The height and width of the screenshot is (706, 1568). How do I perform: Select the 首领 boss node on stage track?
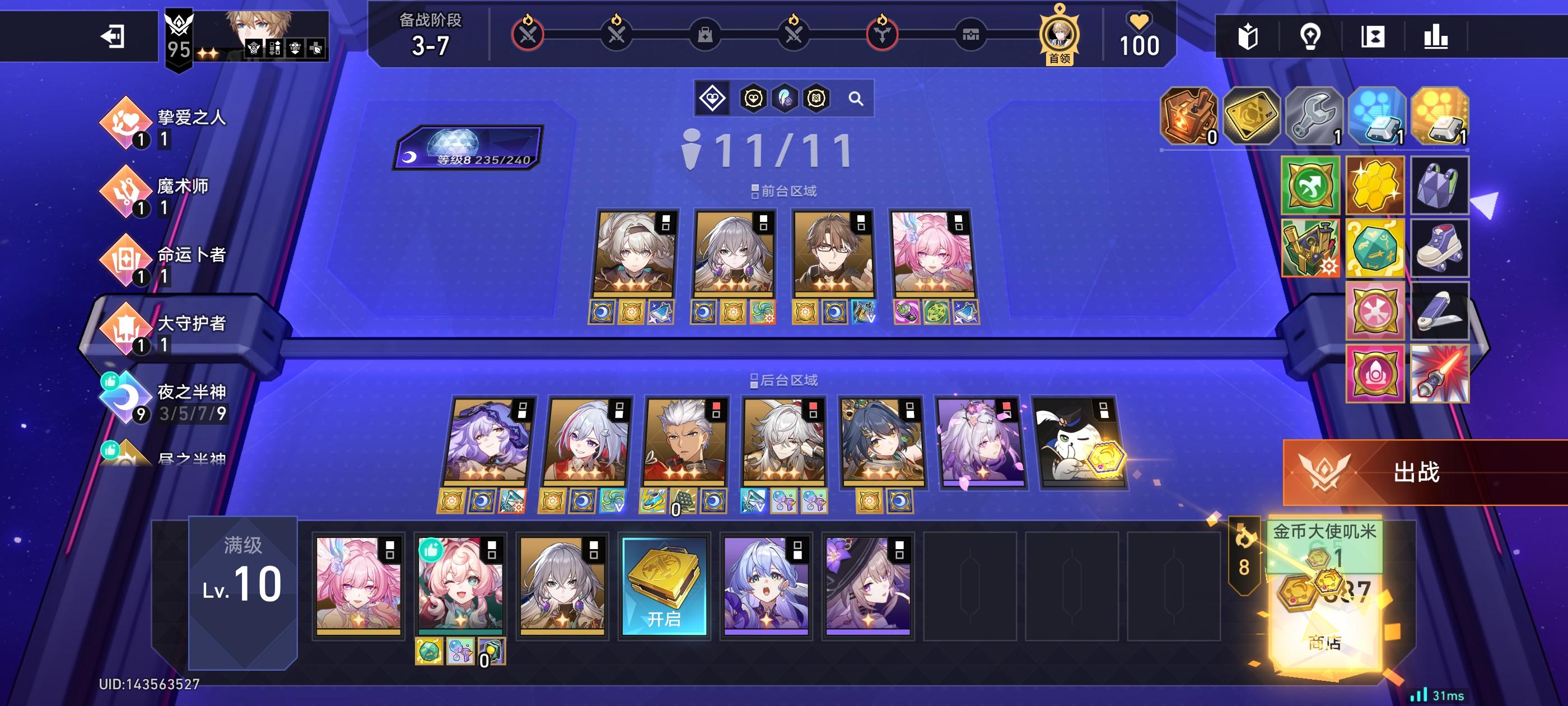click(x=1059, y=35)
